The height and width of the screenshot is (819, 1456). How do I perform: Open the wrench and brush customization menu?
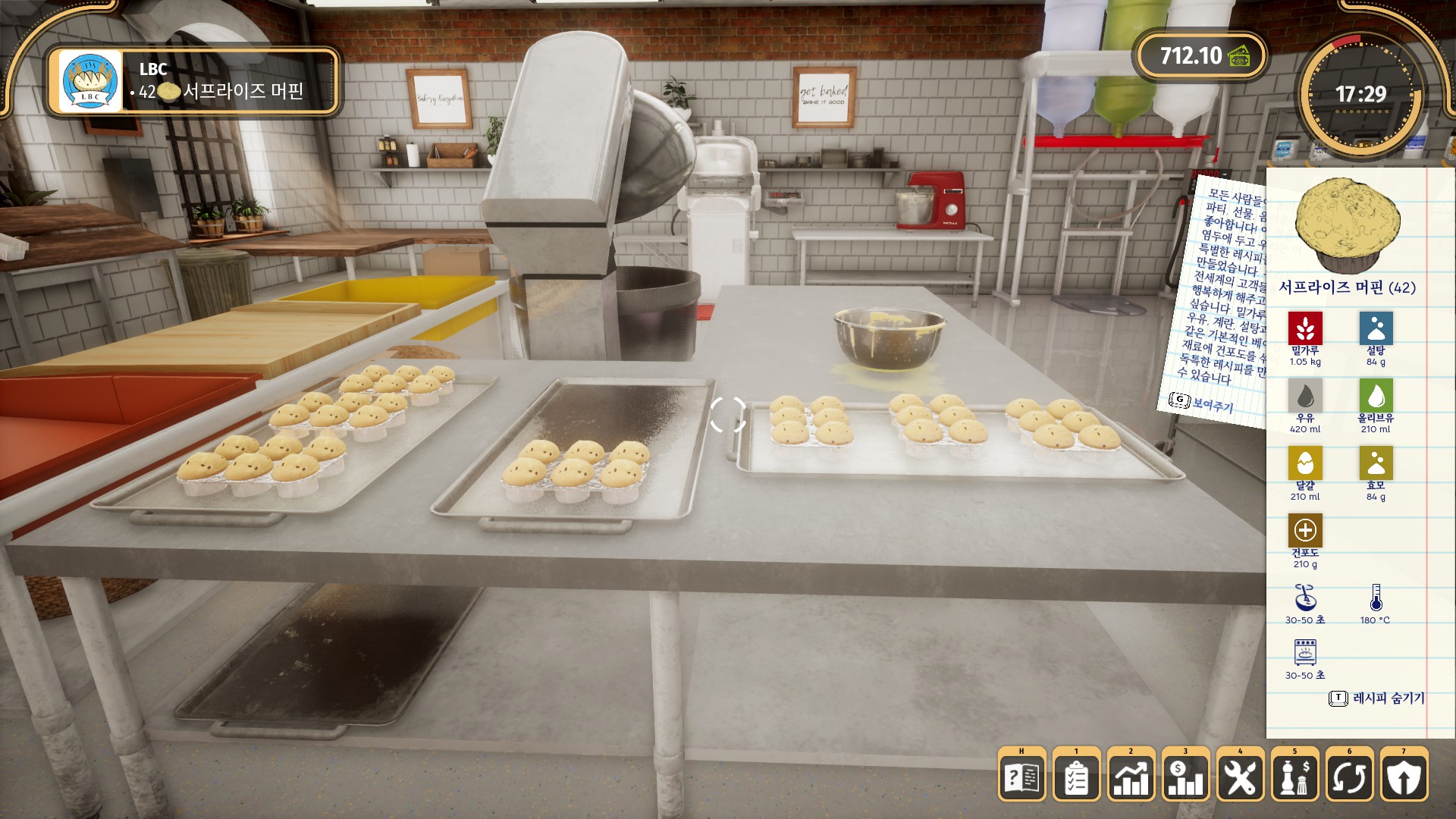1240,776
